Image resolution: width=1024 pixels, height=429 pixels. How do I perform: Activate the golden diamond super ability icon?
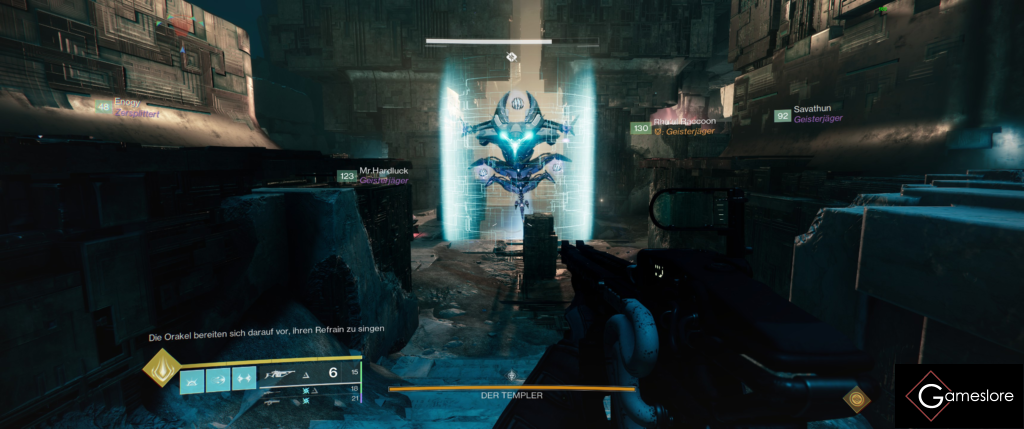click(163, 369)
